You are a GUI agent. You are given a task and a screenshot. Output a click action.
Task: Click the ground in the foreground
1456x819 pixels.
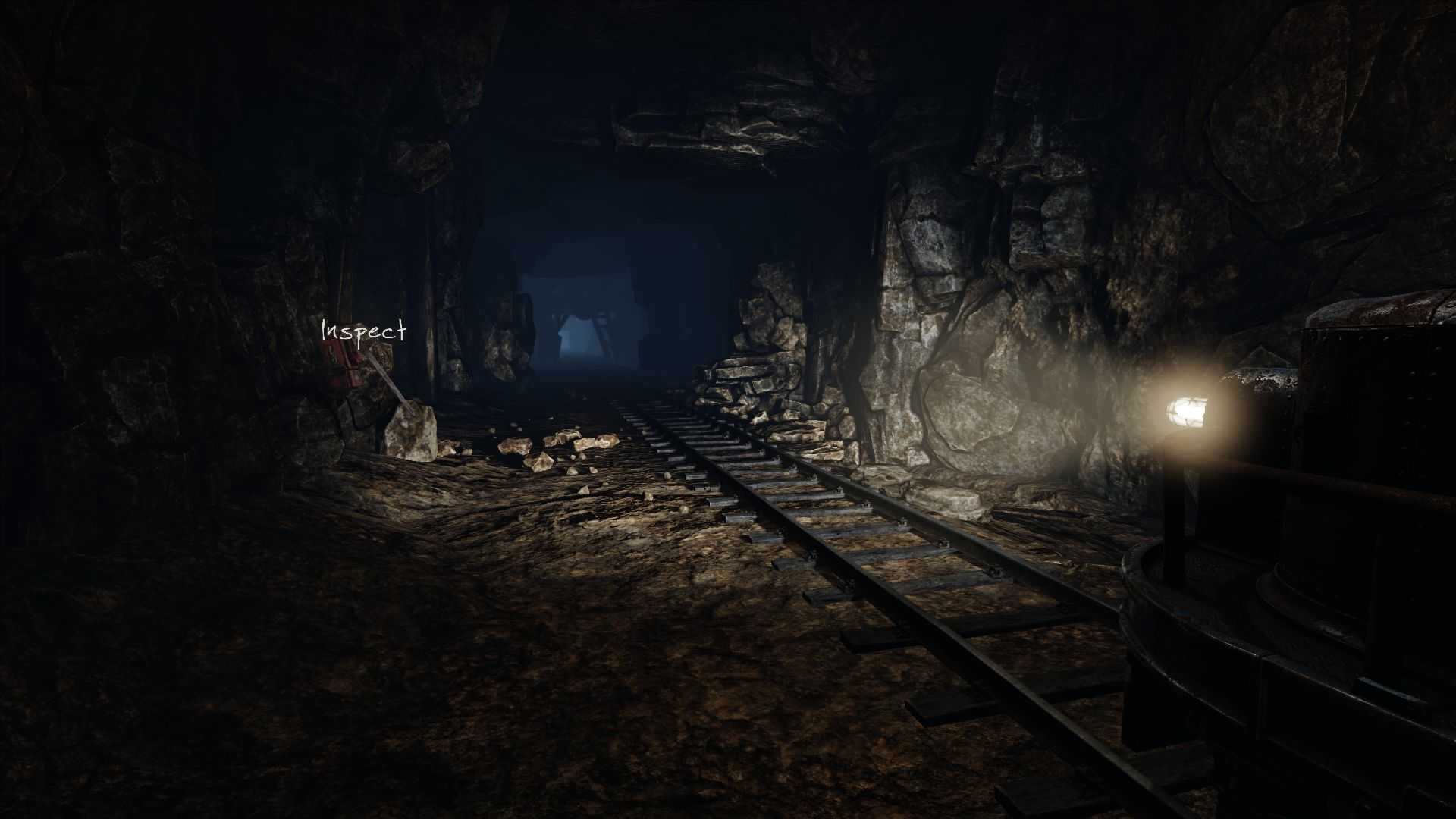point(531,720)
